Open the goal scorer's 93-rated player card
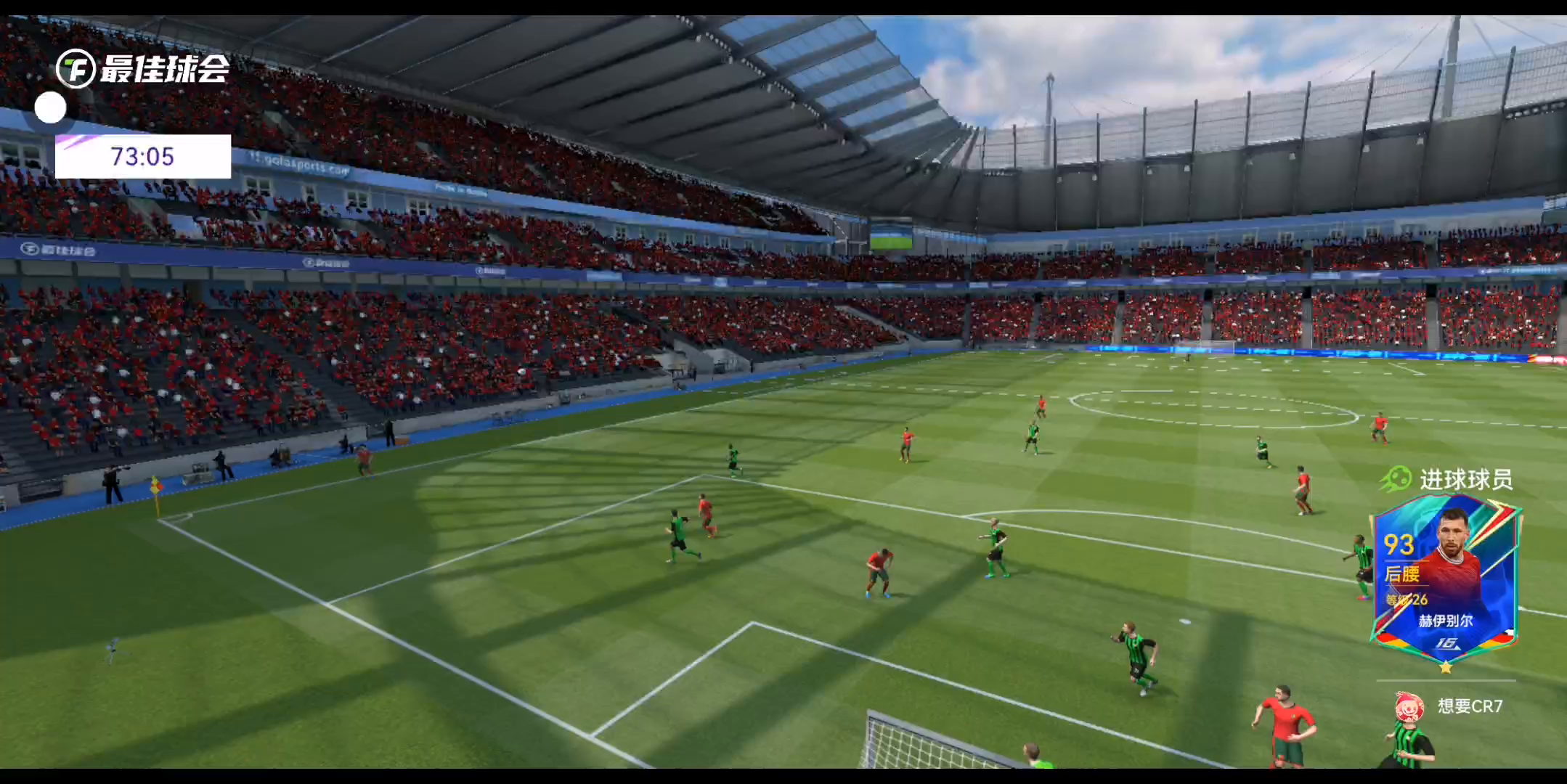 pyautogui.click(x=1444, y=582)
